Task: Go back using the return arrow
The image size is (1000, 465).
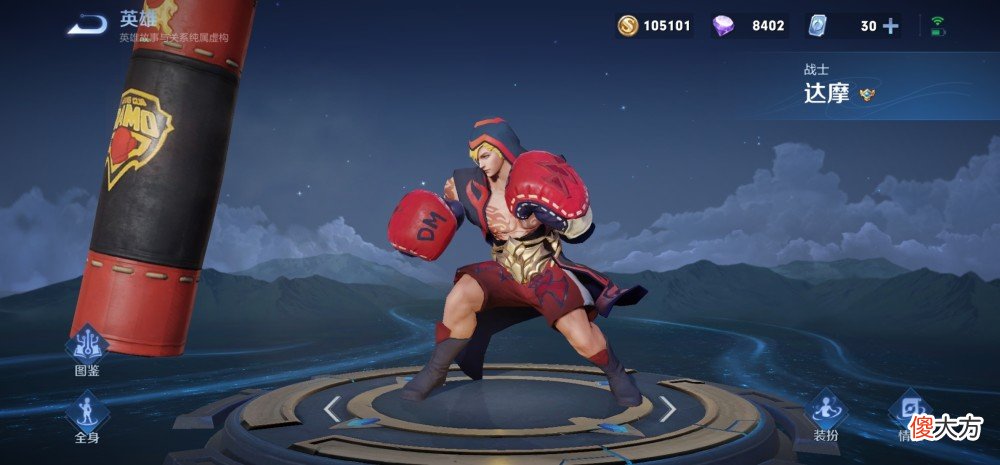Action: 87,24
